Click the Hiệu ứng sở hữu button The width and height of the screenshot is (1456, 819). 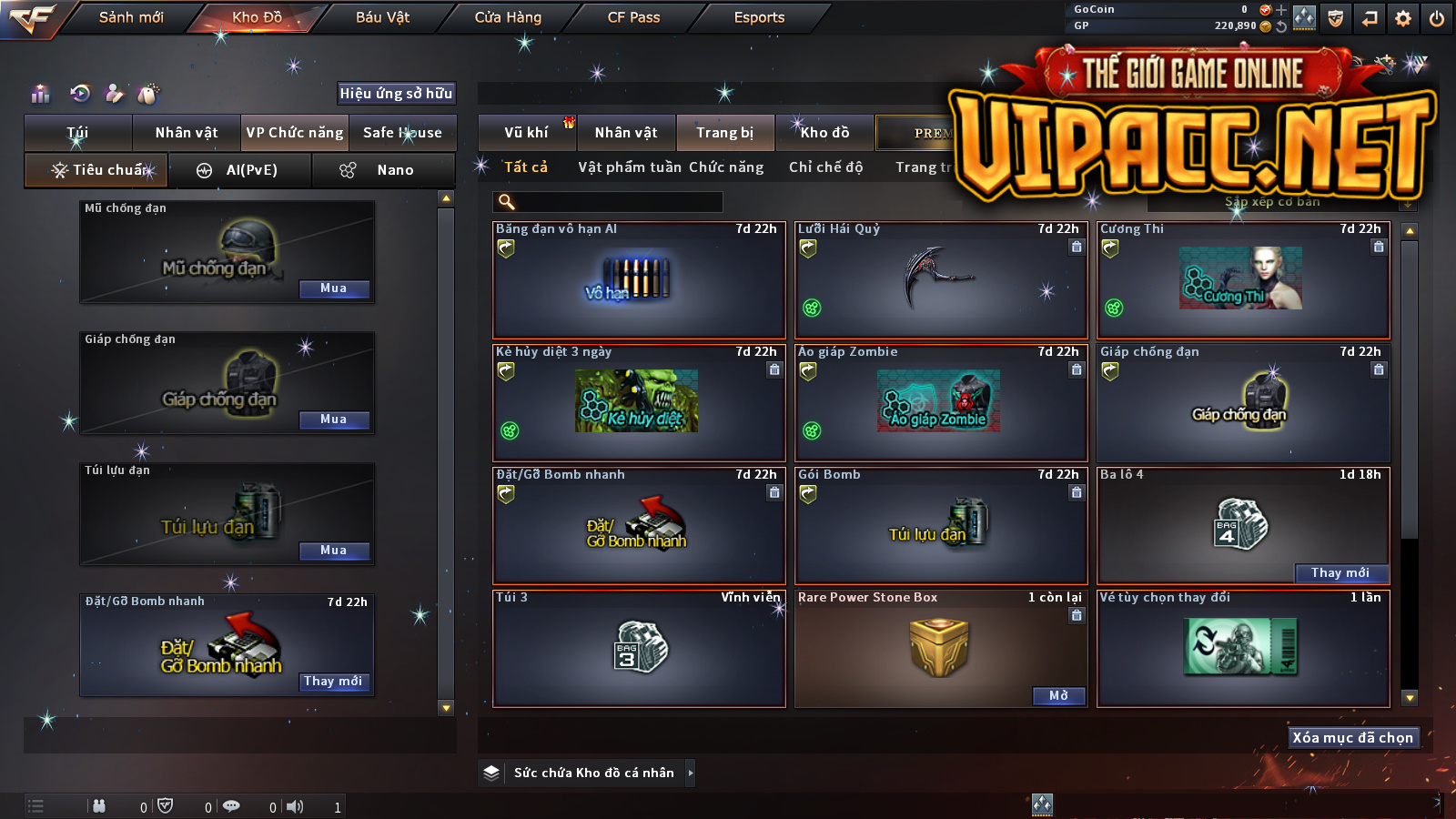click(396, 93)
